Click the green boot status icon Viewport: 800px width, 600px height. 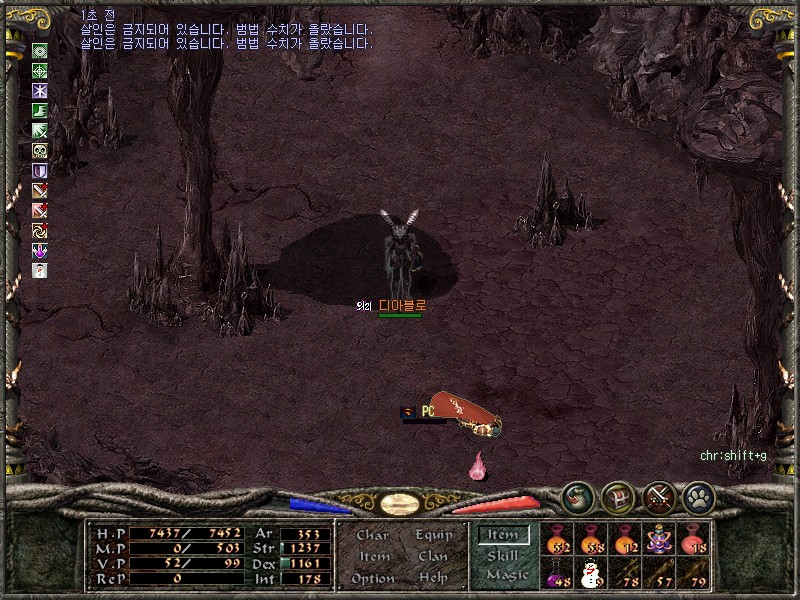pyautogui.click(x=40, y=111)
